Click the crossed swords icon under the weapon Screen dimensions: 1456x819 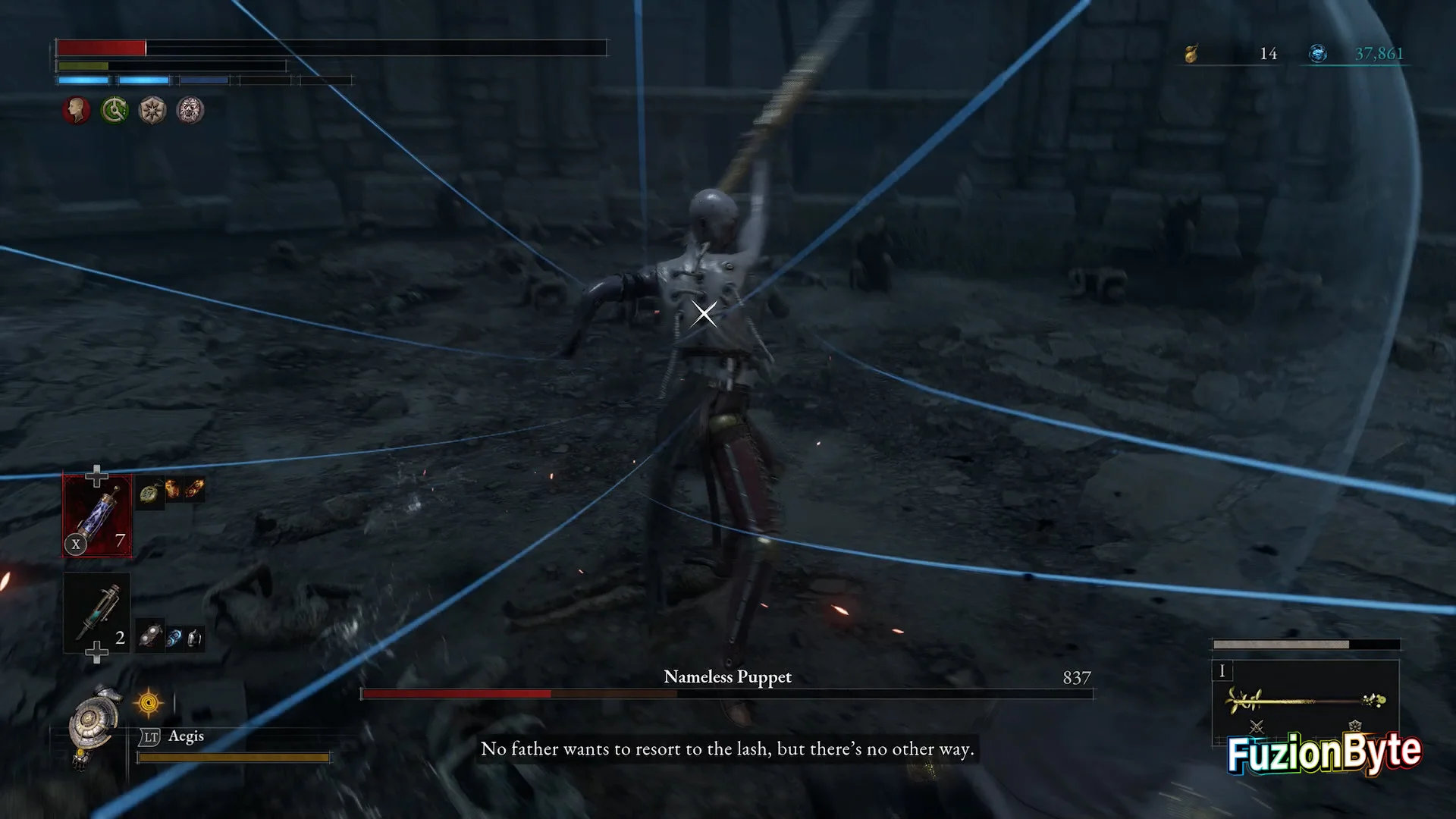point(1257,728)
